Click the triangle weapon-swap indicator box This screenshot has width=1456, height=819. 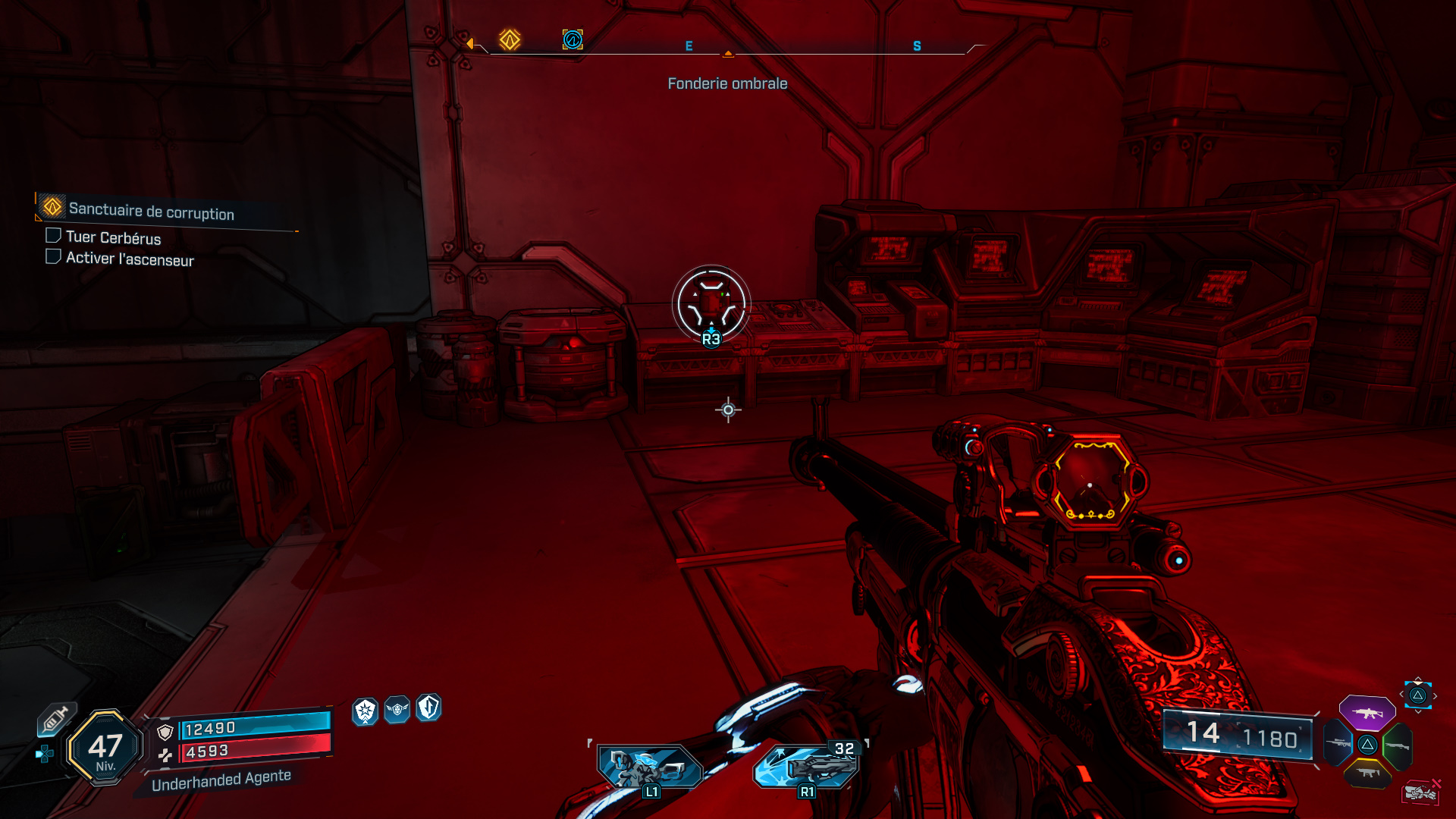click(x=1417, y=695)
